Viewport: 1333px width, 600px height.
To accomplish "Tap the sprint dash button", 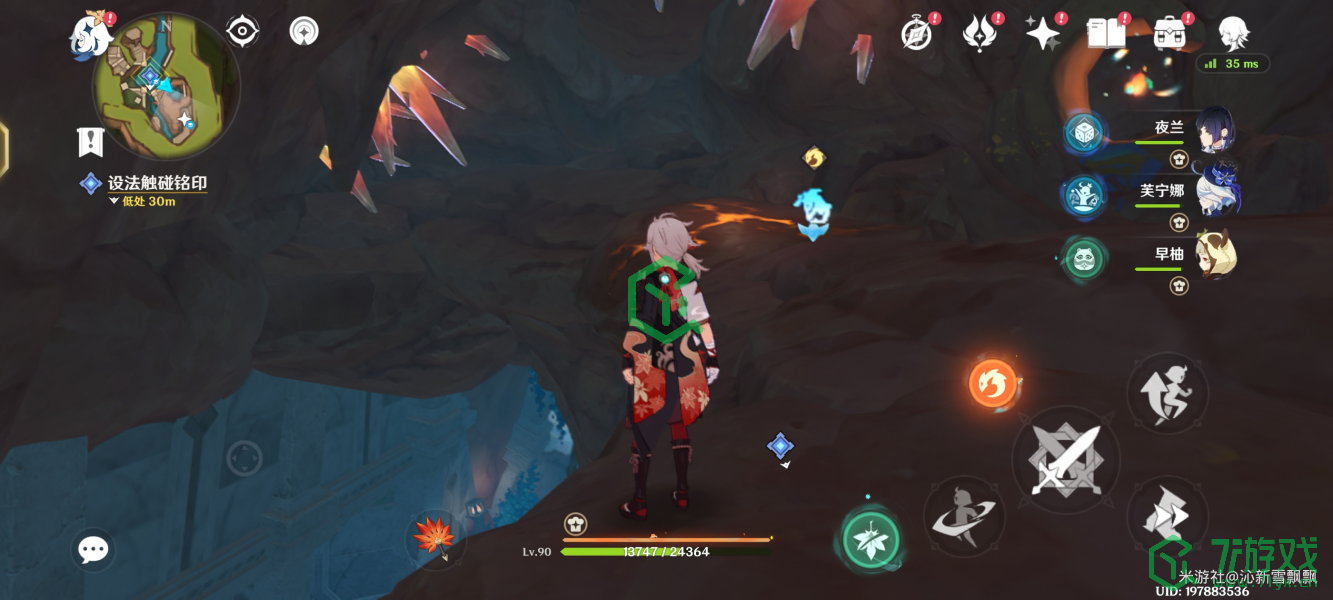I will 1167,517.
